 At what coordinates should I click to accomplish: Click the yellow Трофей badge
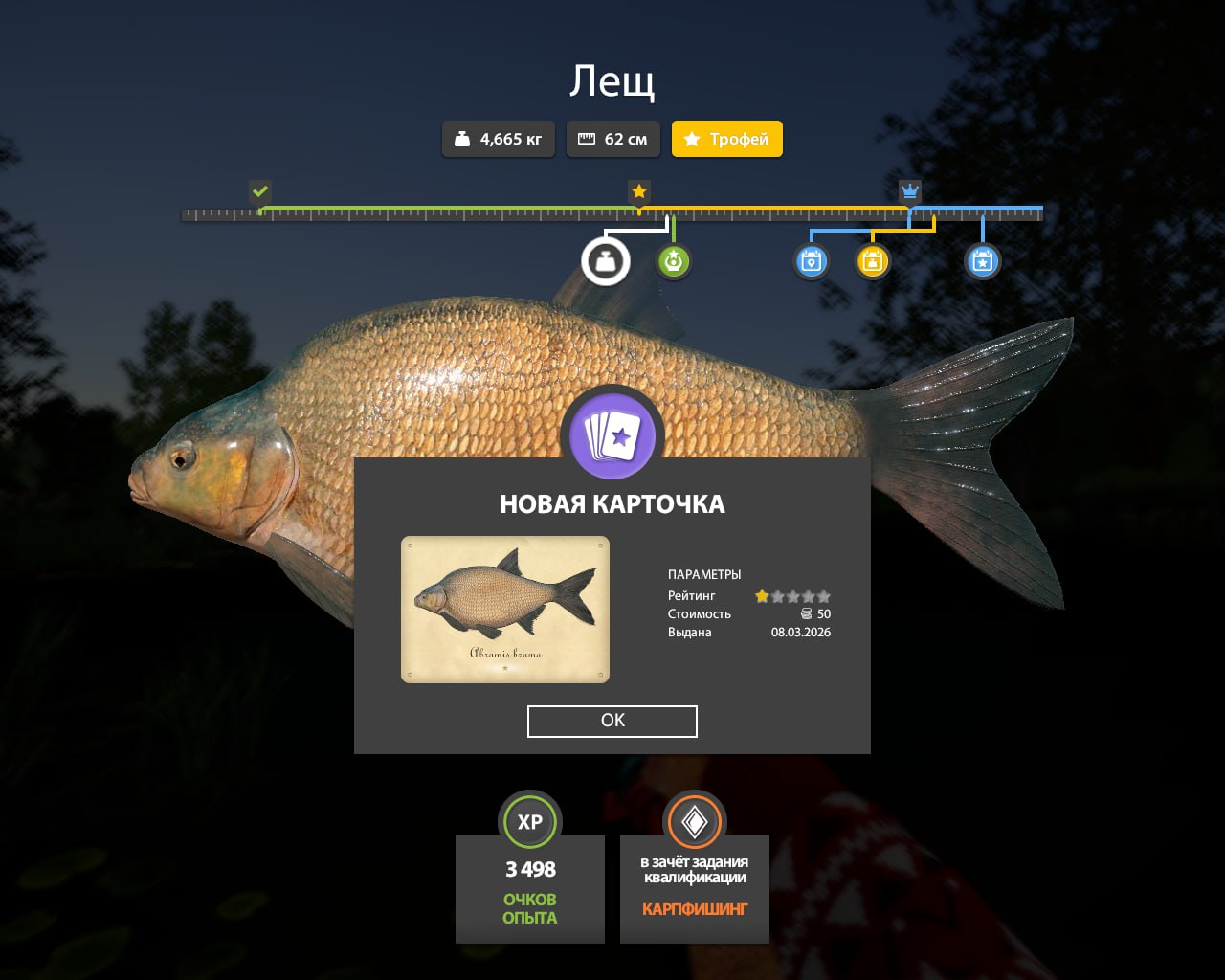pos(726,139)
